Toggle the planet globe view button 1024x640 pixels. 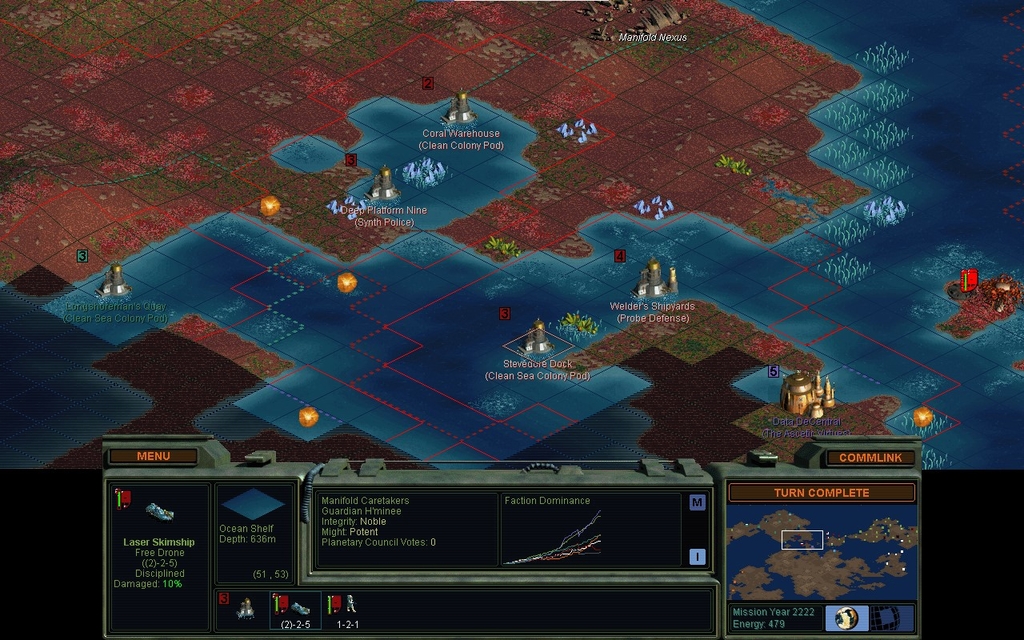(845, 617)
